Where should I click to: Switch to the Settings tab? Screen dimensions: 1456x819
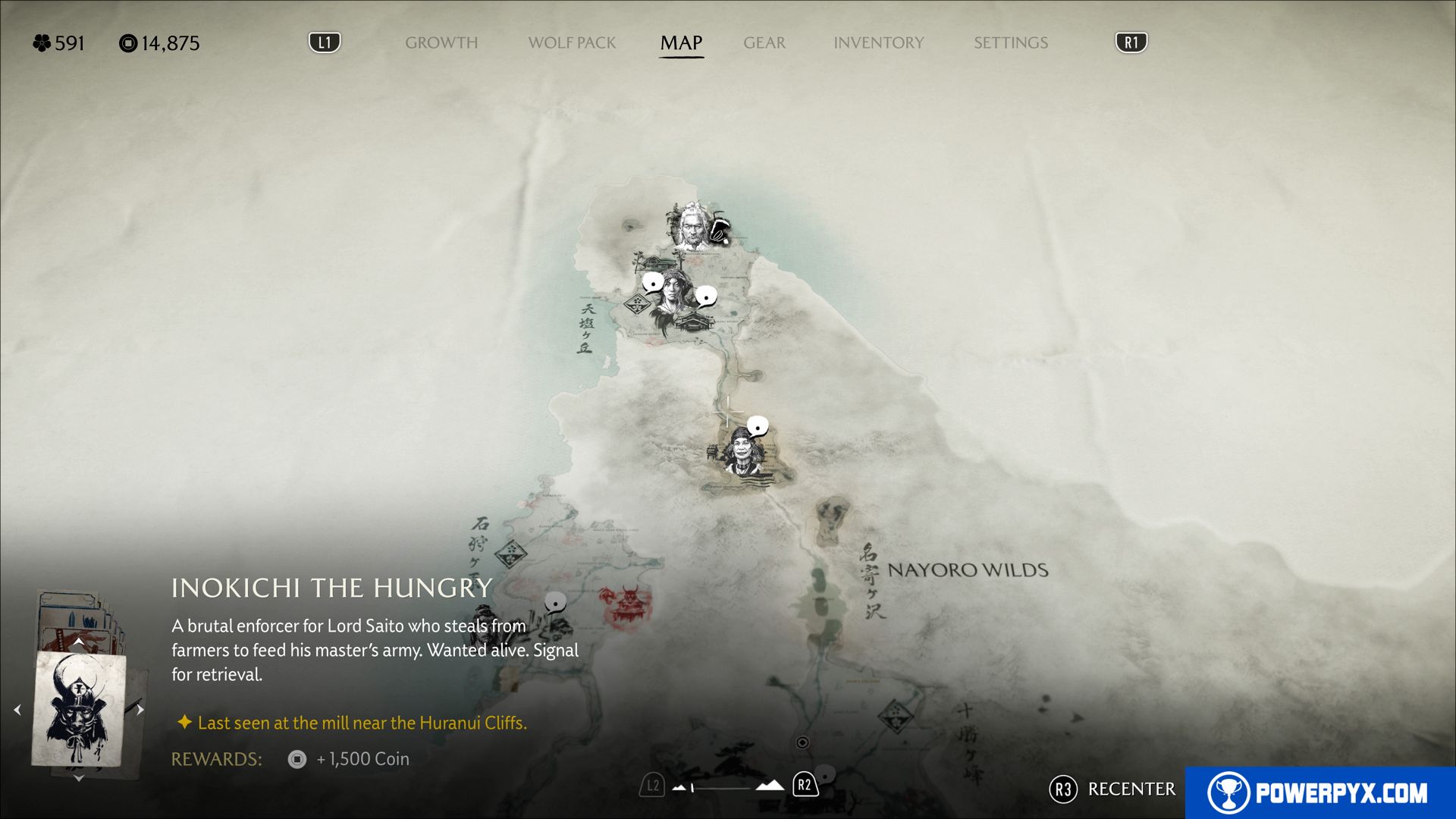pos(1010,43)
